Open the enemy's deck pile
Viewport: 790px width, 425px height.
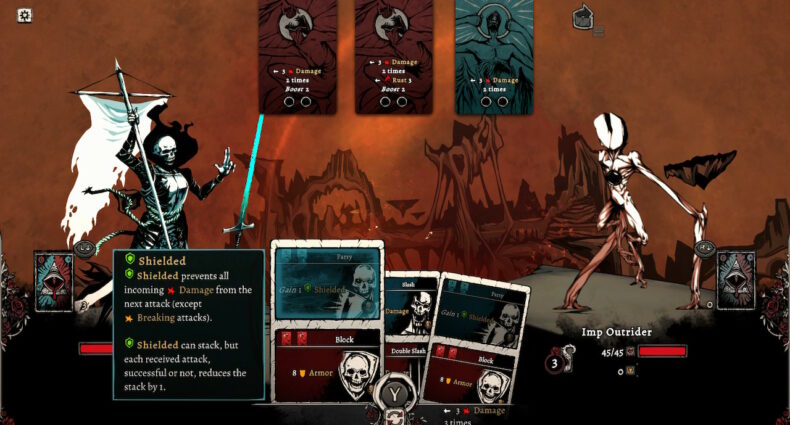(735, 281)
